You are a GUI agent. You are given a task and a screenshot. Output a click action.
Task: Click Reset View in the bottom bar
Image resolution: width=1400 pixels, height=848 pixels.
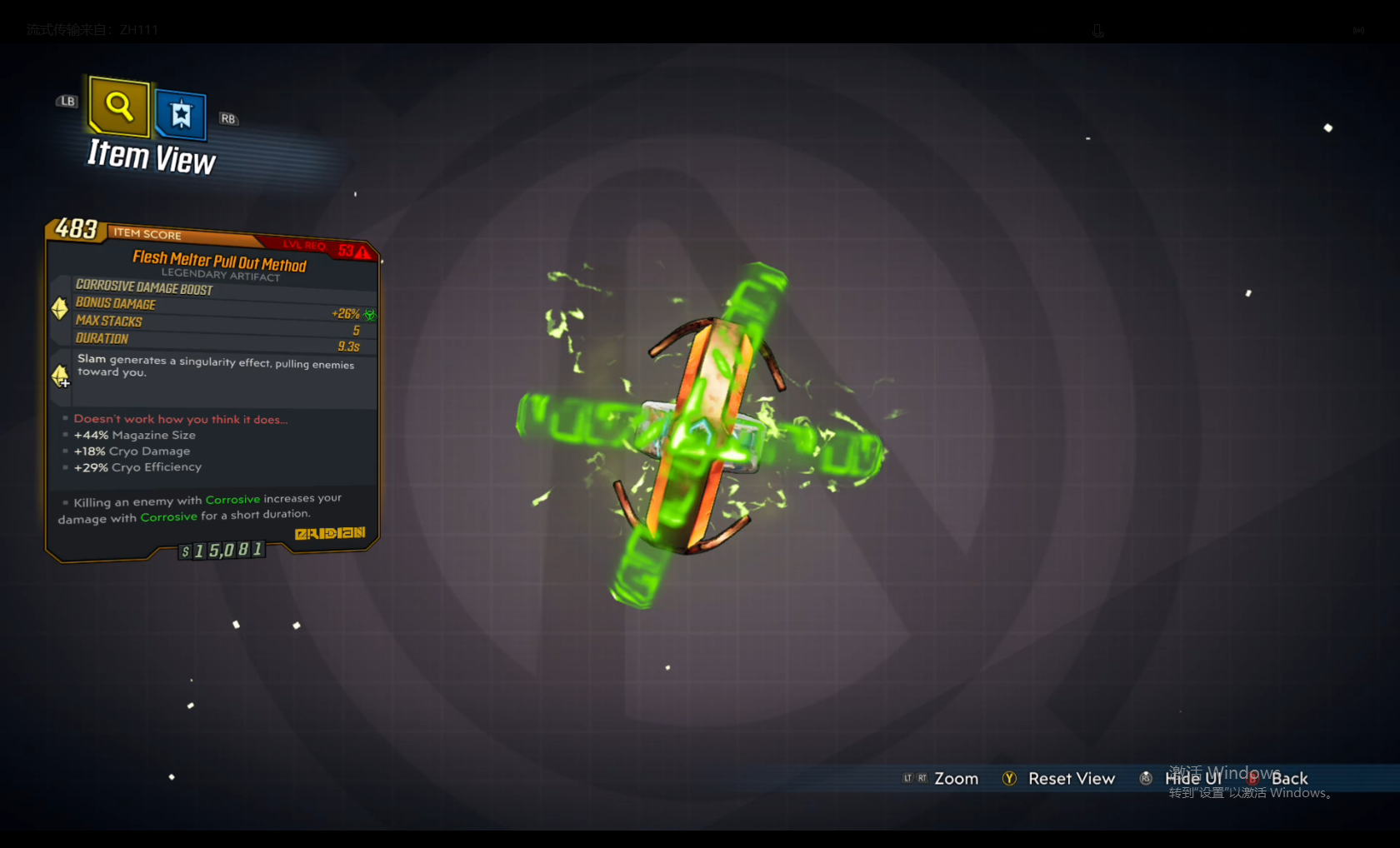1072,778
